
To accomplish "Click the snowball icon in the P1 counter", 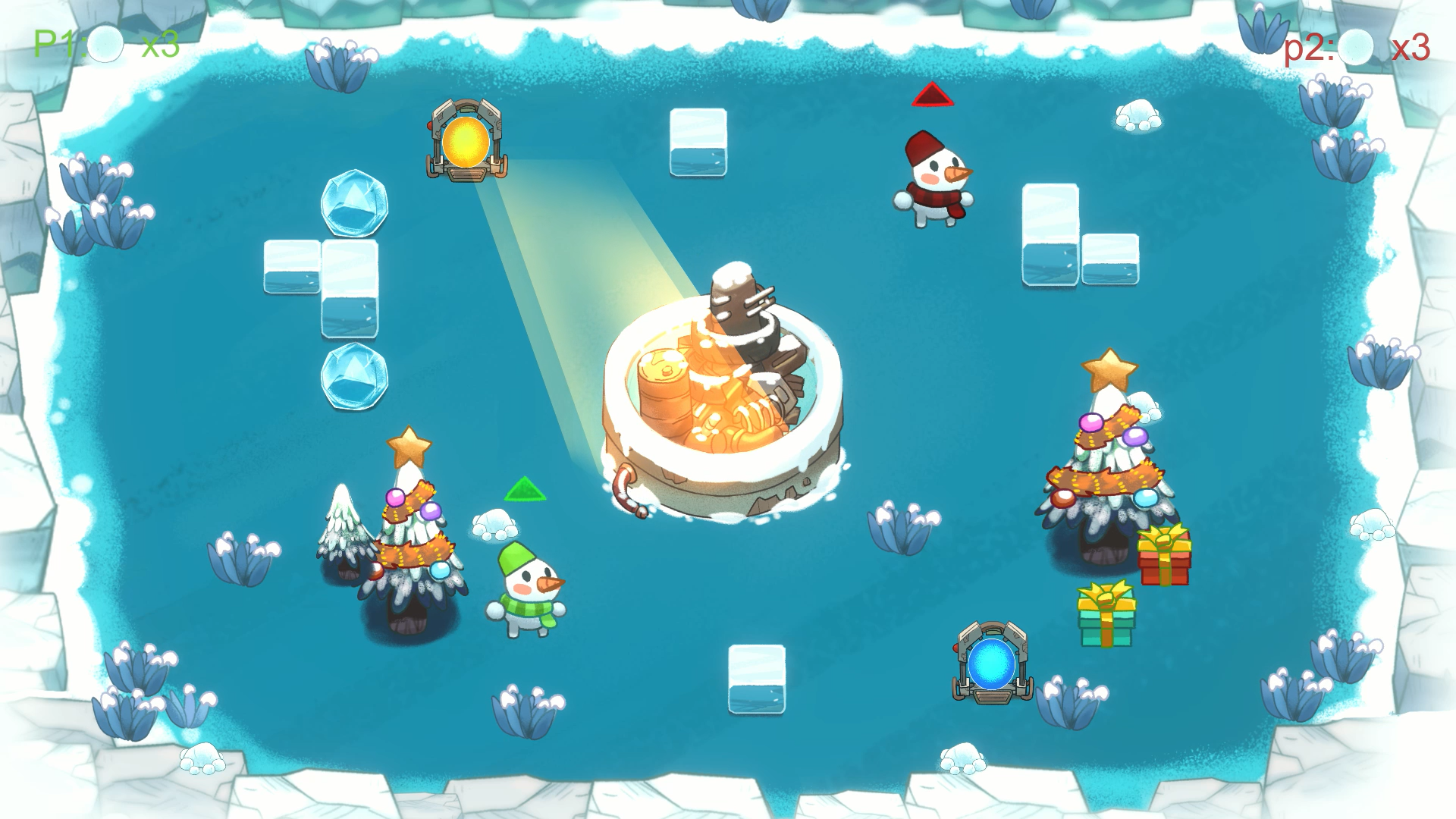I will point(106,45).
